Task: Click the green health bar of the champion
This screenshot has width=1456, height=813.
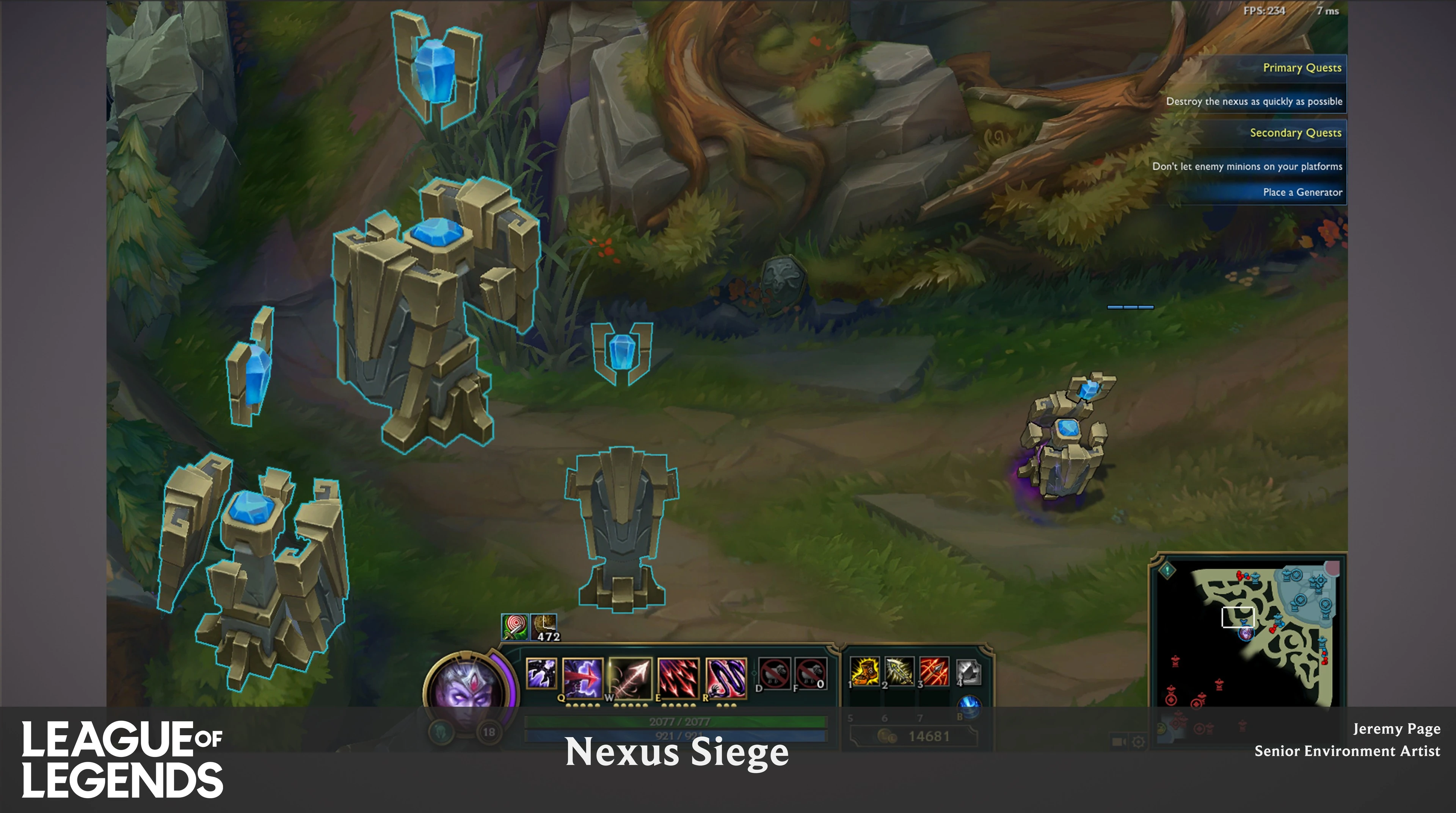Action: pyautogui.click(x=678, y=721)
